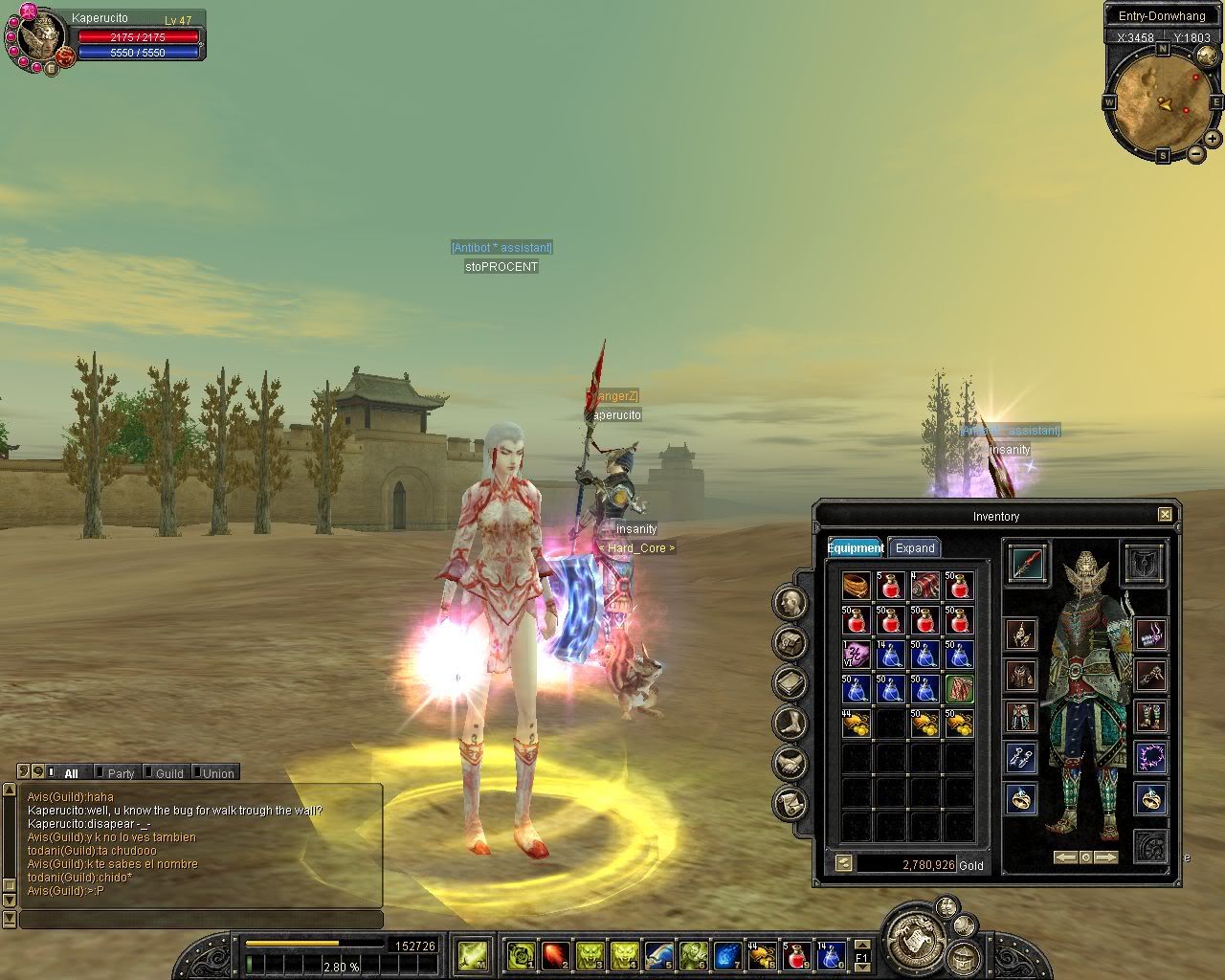Switch chat to the Guild tab

pos(169,773)
